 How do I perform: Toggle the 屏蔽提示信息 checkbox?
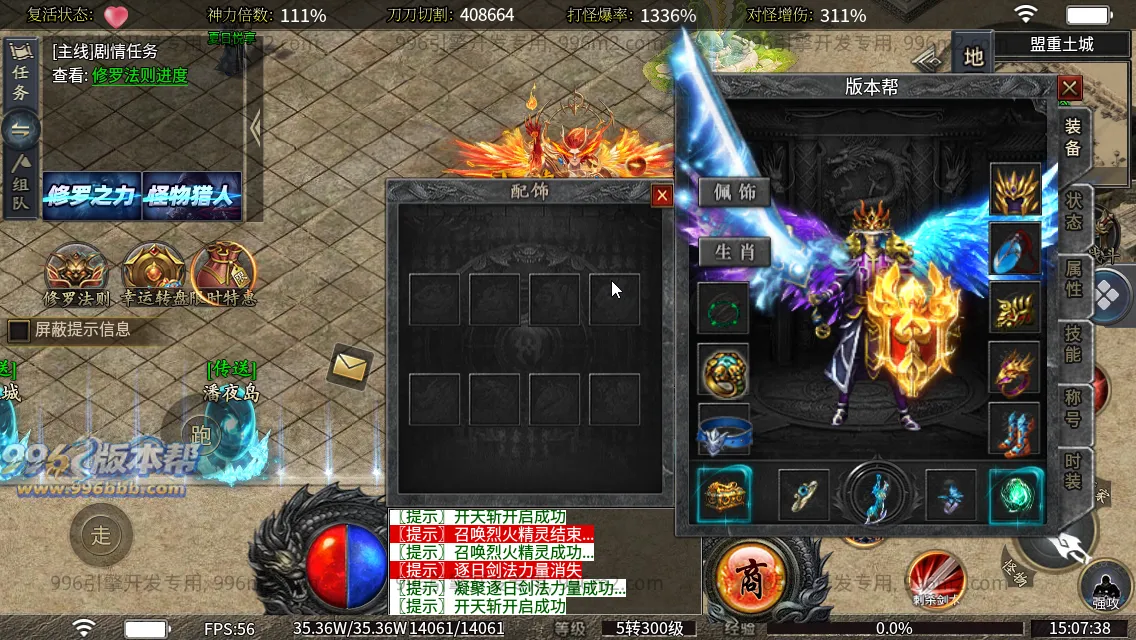pos(19,330)
